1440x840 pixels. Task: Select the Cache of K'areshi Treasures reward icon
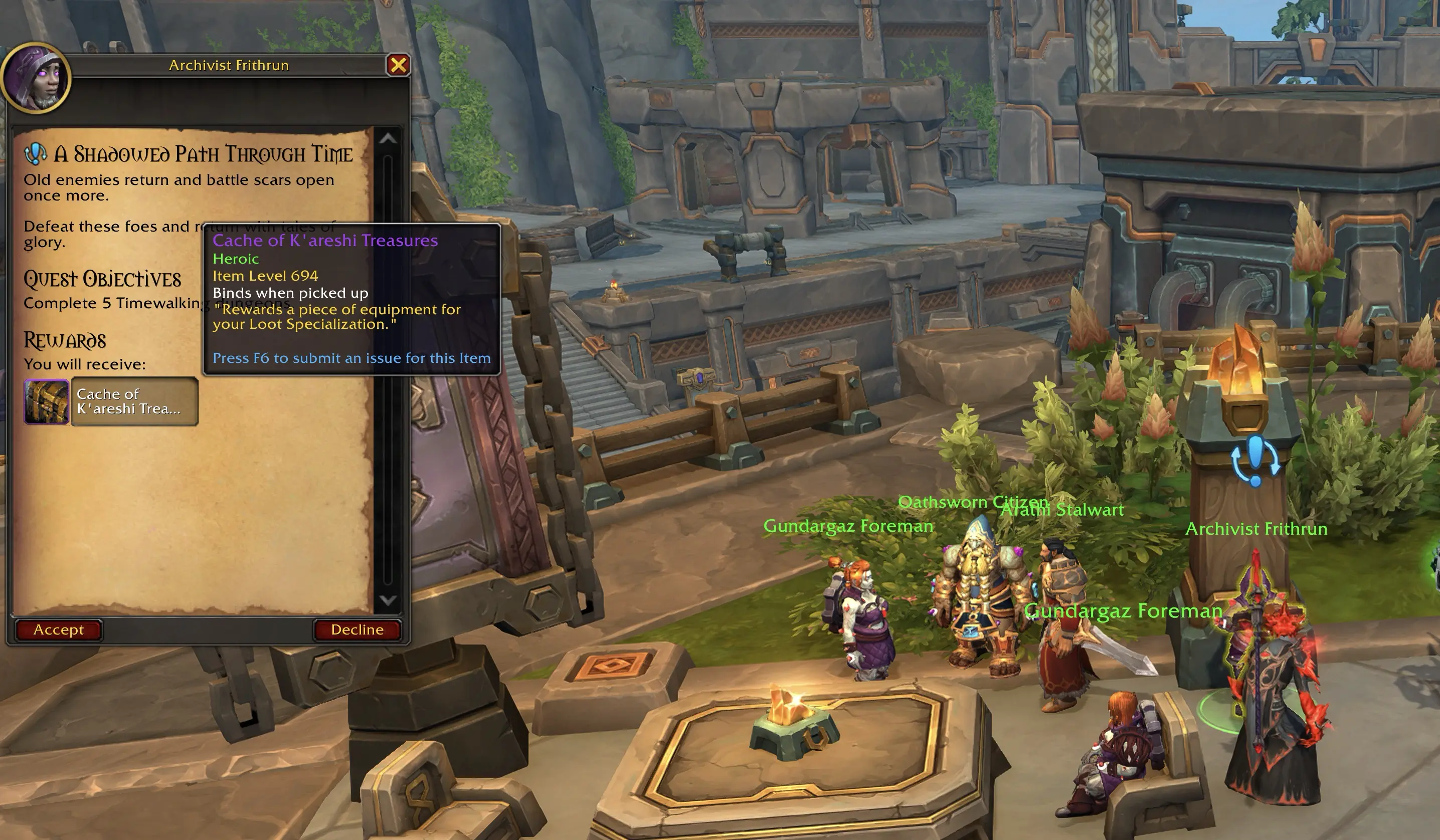46,401
